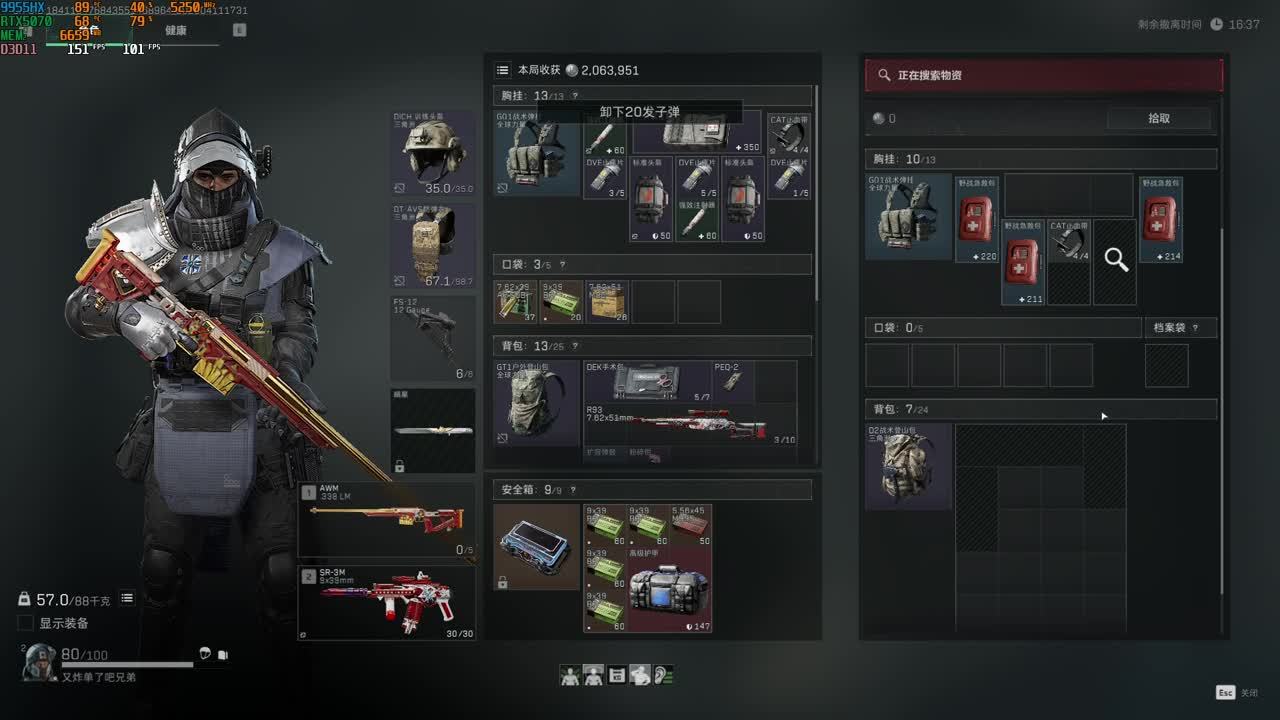
Task: Toggle the 显示装备 checkbox
Action: tap(26, 623)
